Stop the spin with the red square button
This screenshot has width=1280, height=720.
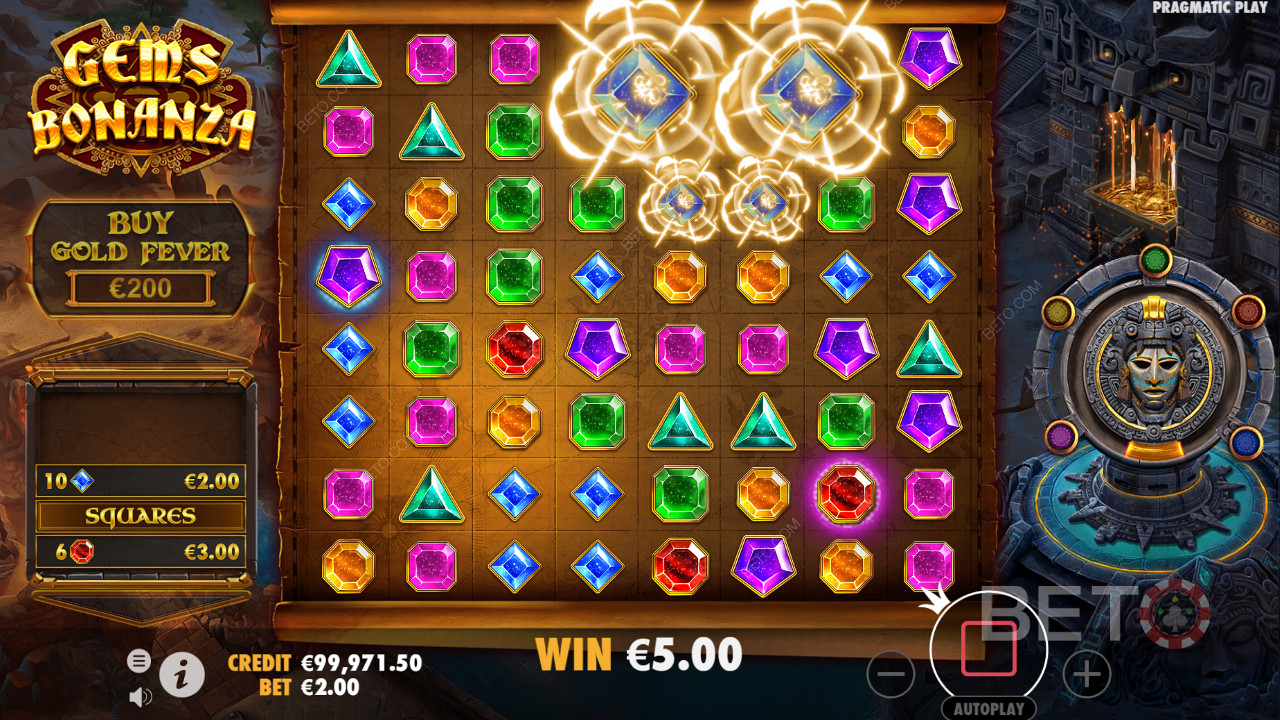pos(988,649)
